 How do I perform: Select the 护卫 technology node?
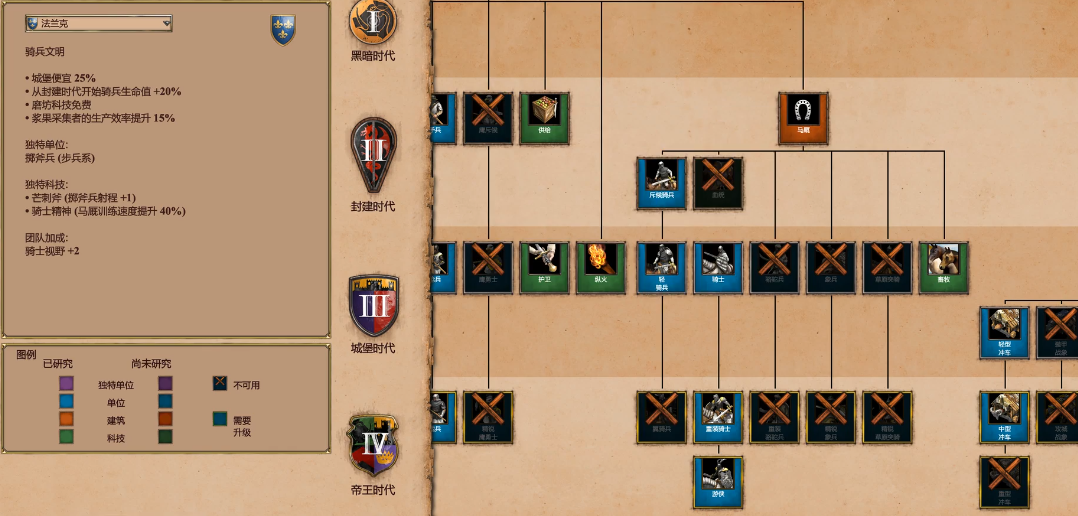[544, 267]
